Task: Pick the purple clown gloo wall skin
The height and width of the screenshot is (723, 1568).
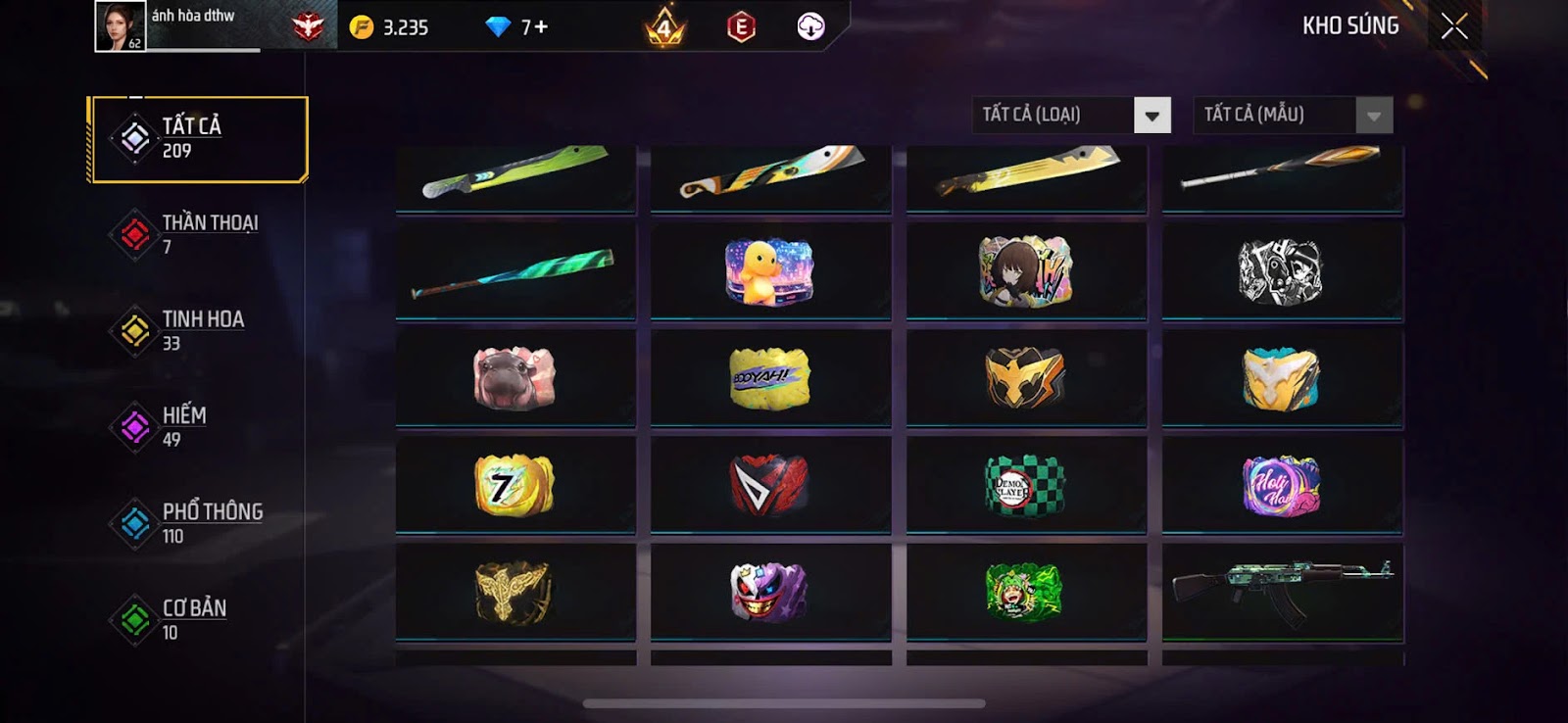Action: [x=770, y=592]
